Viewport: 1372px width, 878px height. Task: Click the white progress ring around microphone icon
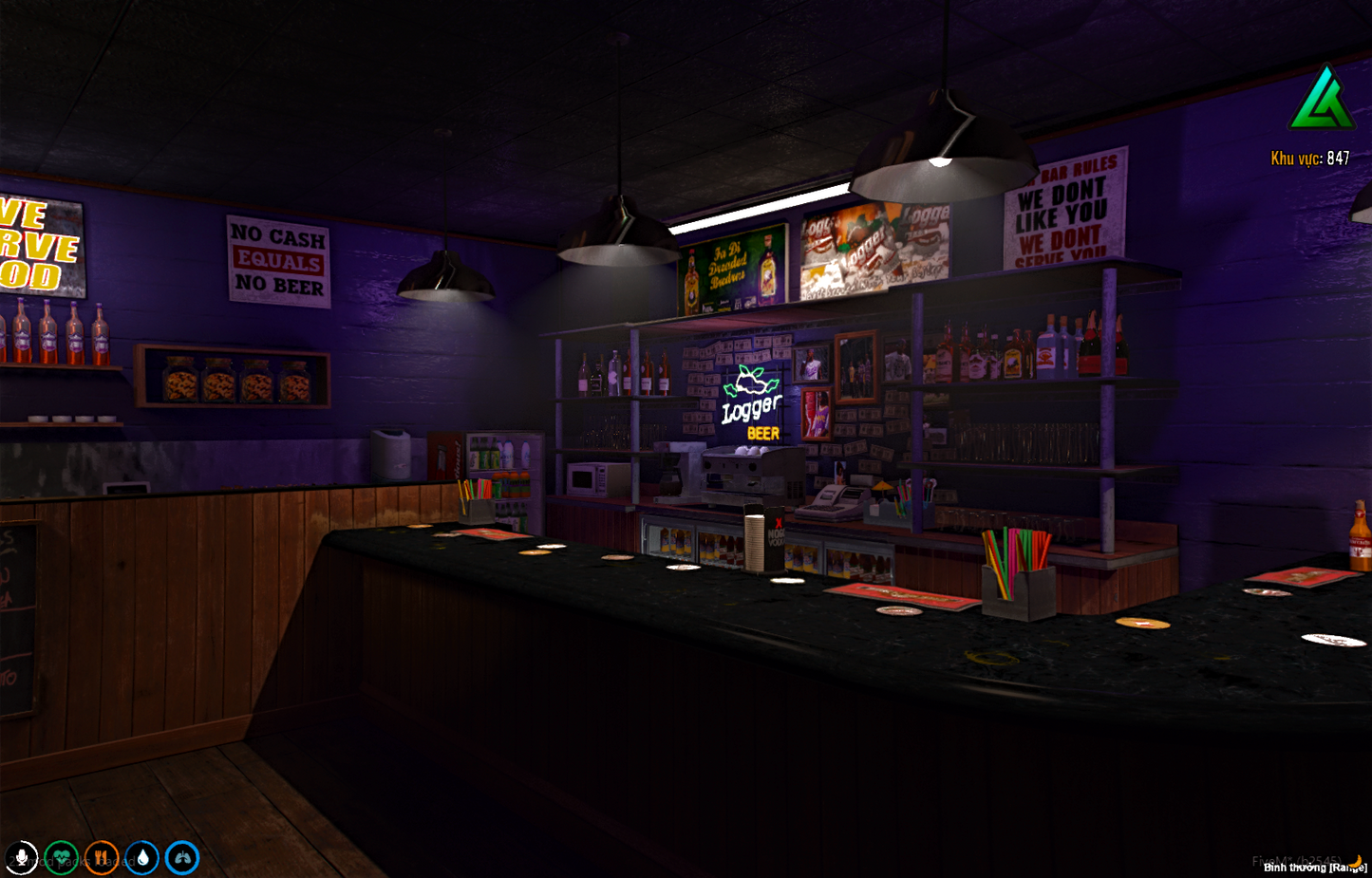click(x=20, y=857)
